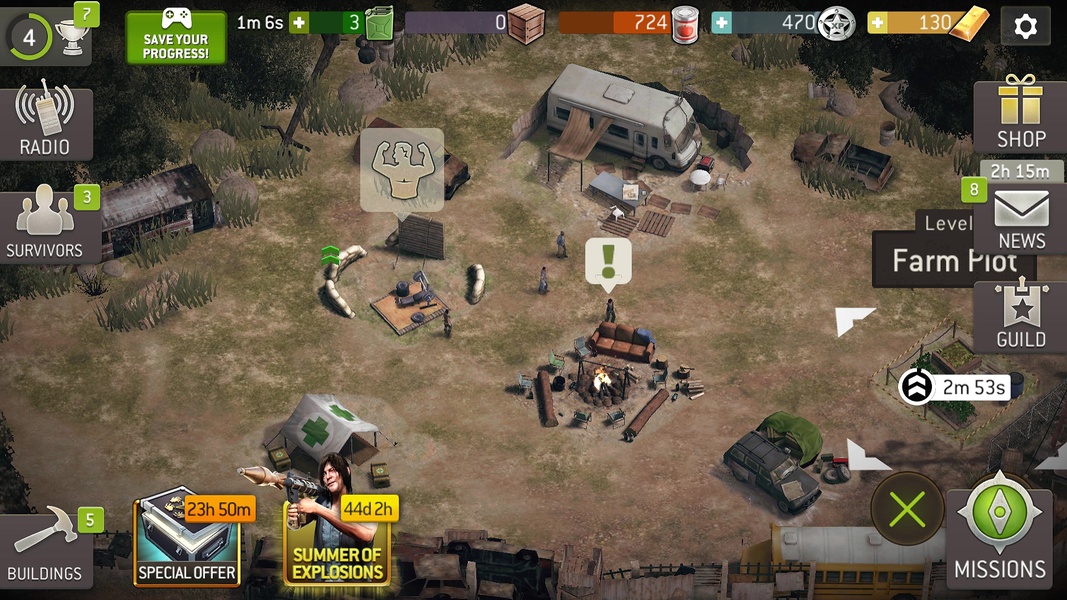Viewport: 1067px width, 600px height.
Task: Add more gas with the plus button
Action: [x=298, y=23]
